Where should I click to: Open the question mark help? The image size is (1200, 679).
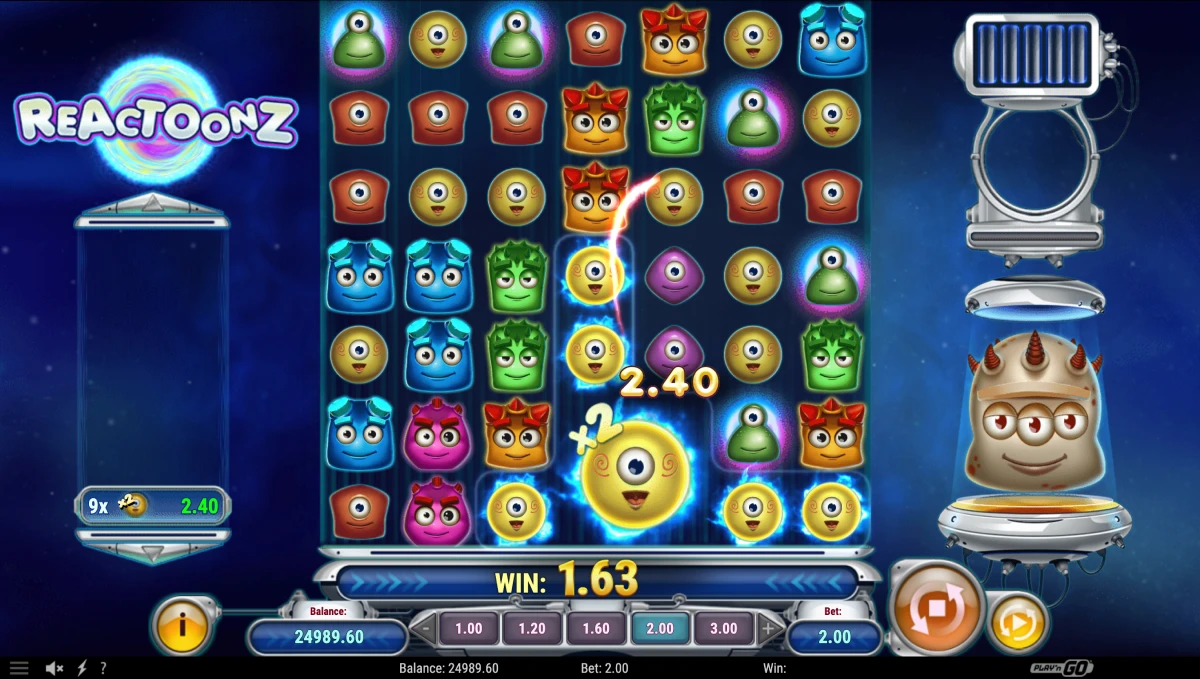coord(103,668)
